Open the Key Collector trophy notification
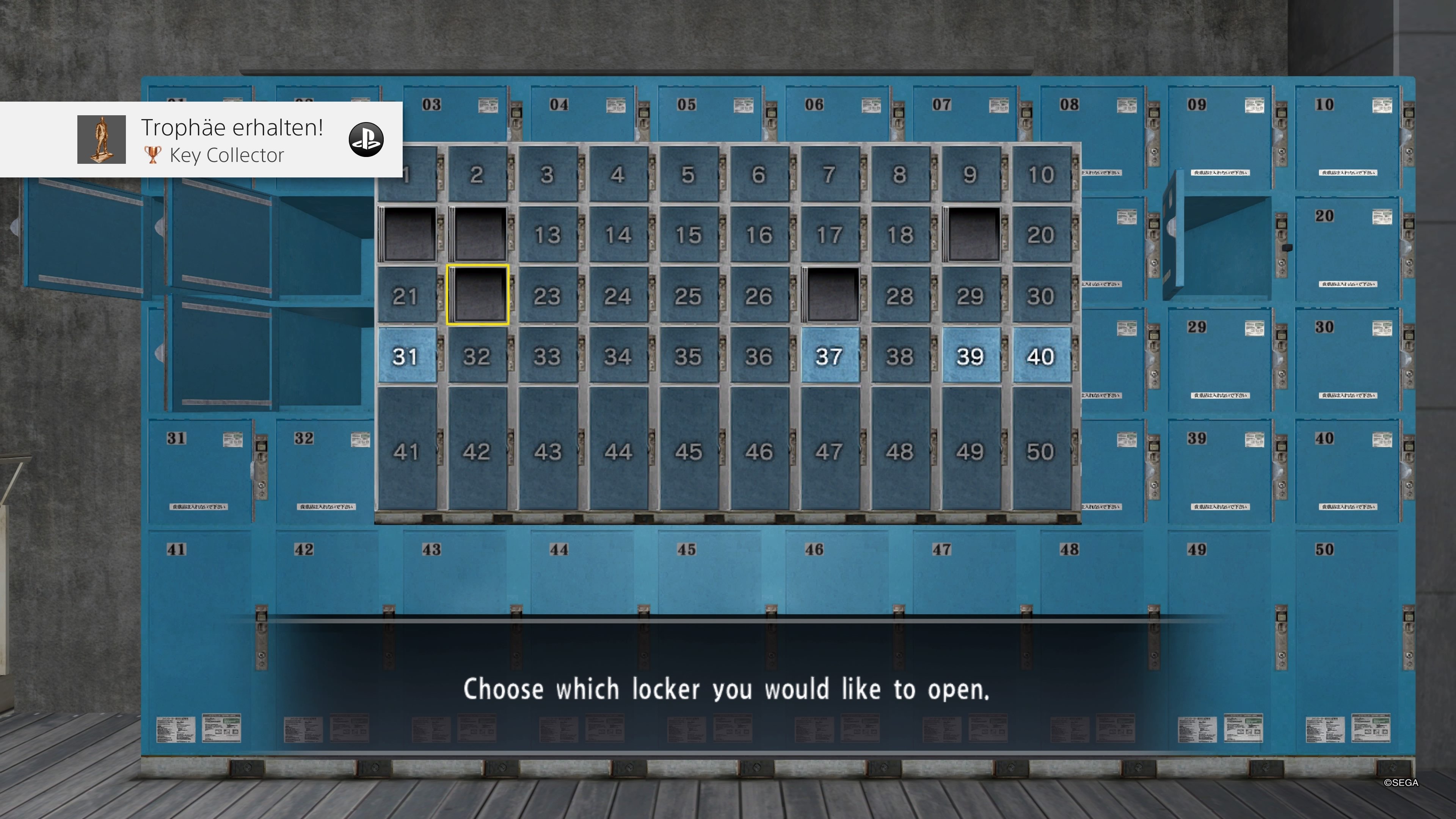 (226, 140)
